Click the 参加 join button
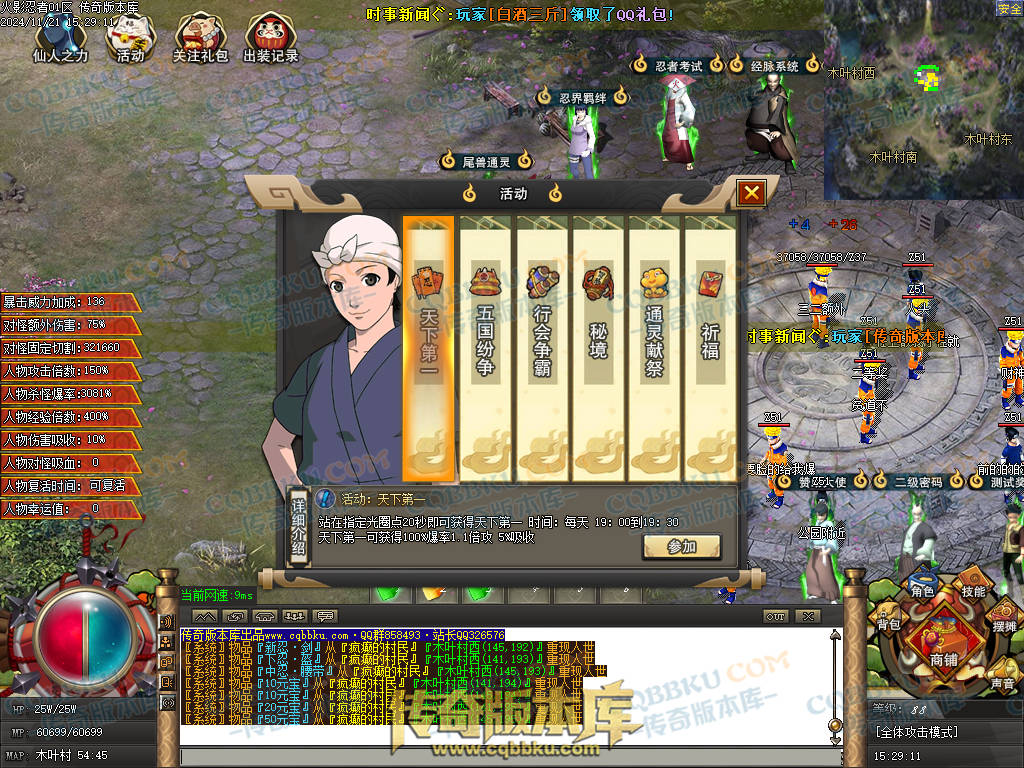1024x768 pixels. pos(681,546)
